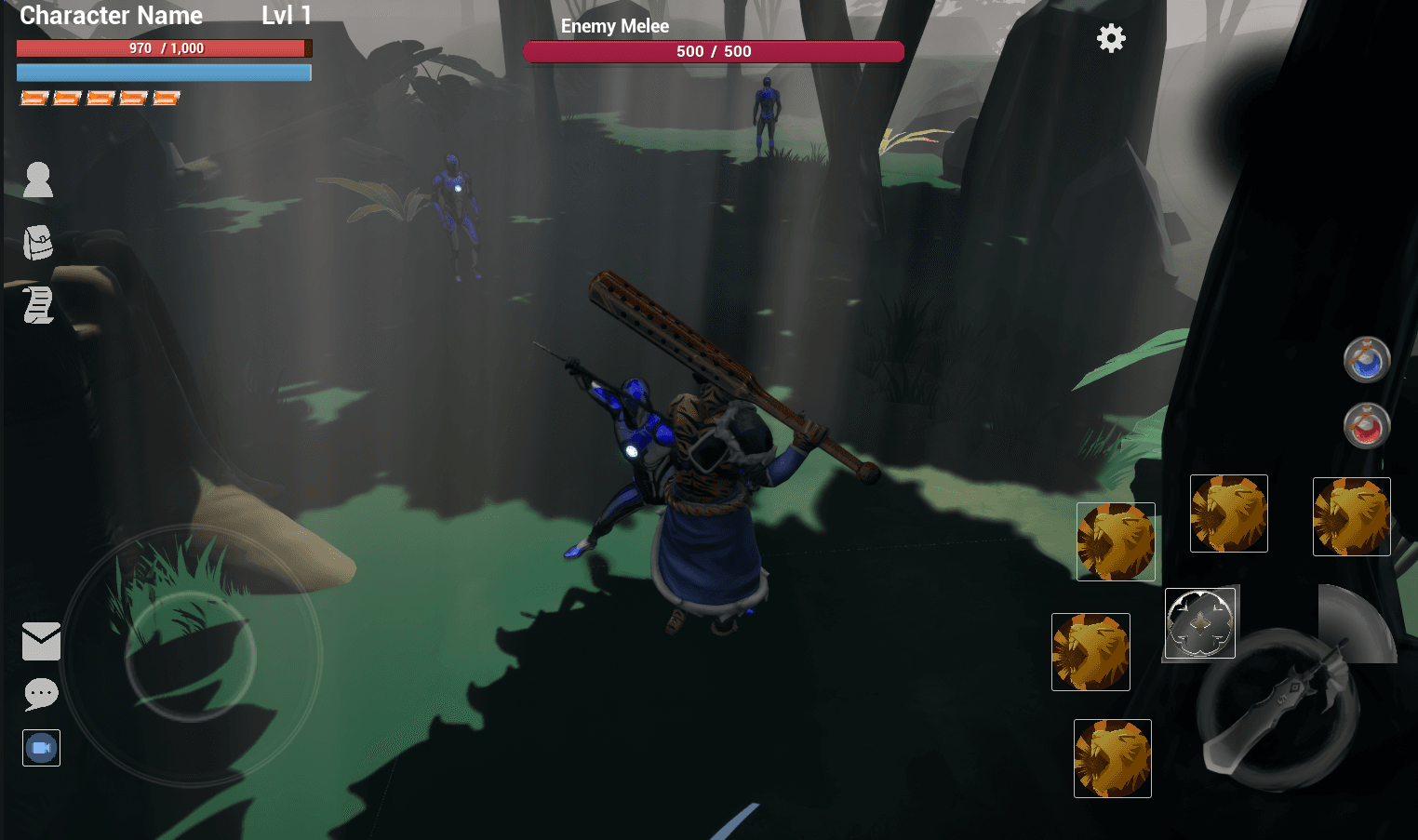Viewport: 1418px width, 840px height.
Task: Drink the red health potion
Action: click(x=1366, y=427)
